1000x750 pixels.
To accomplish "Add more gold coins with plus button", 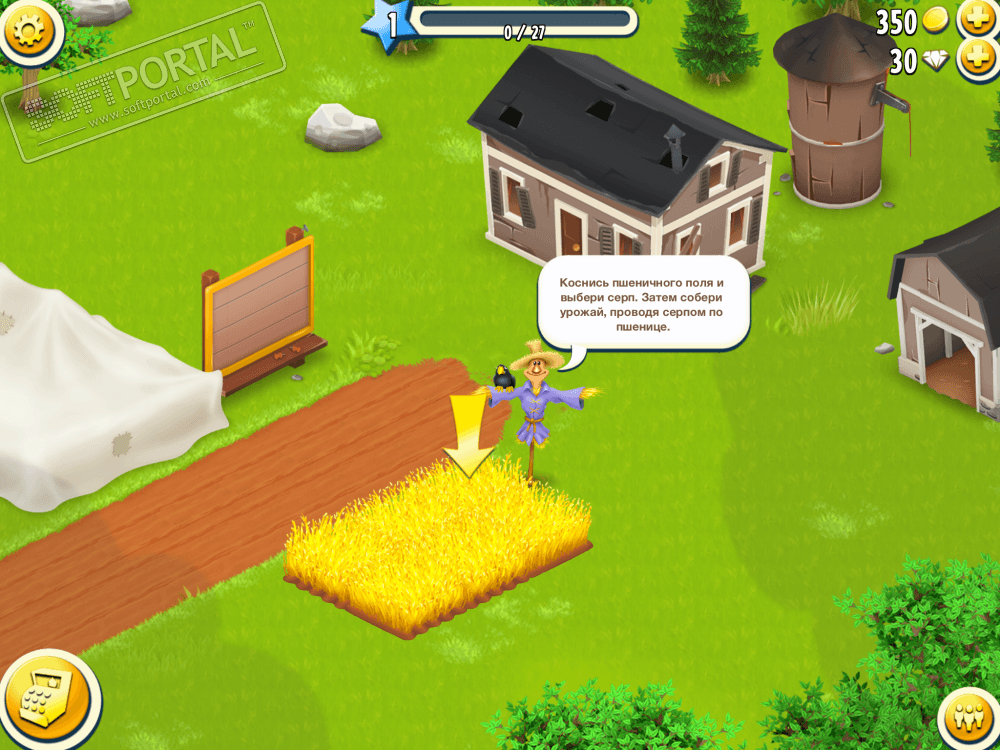I will [976, 19].
